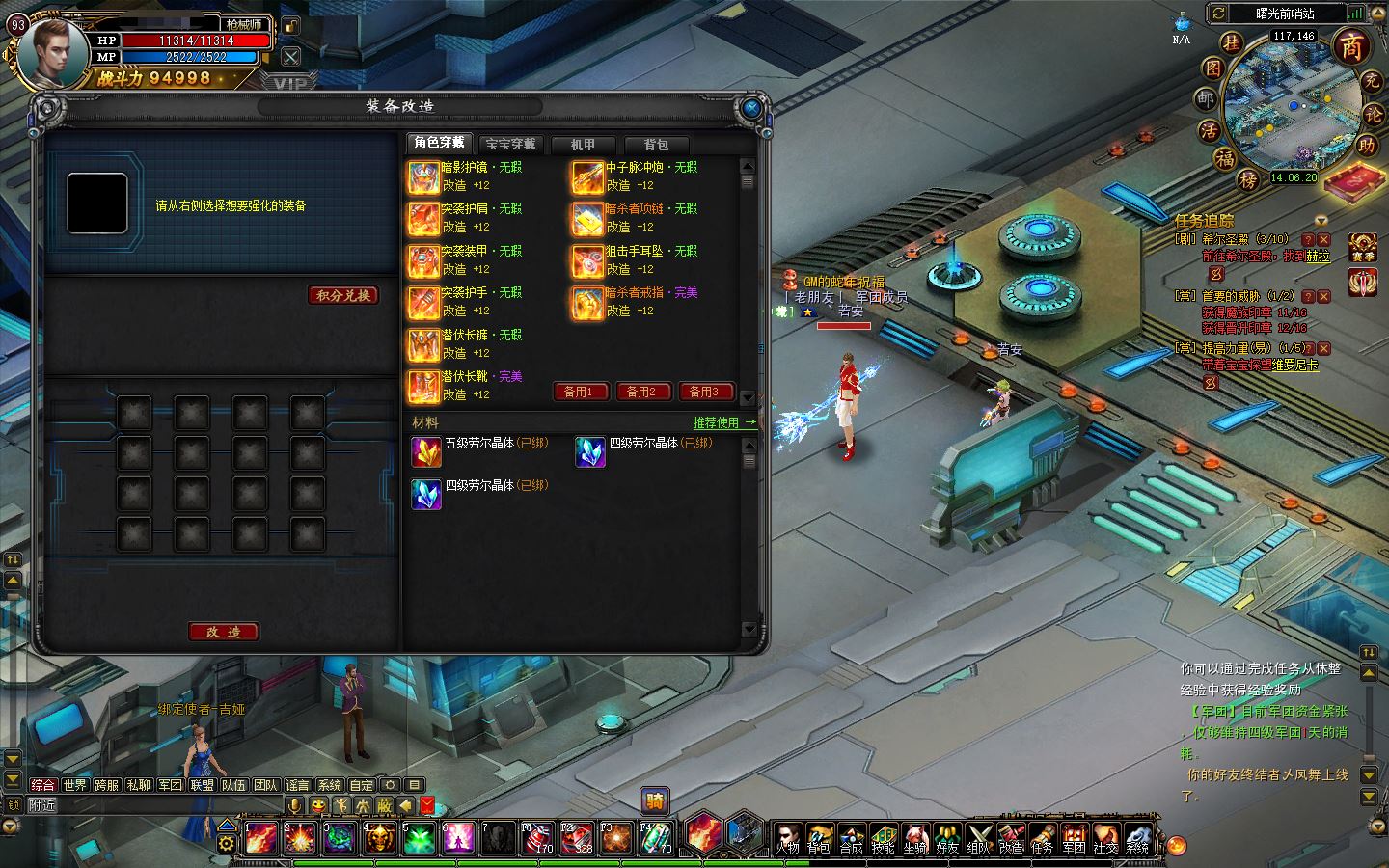Open the 邮 mail icon
Image resolution: width=1389 pixels, height=868 pixels.
1206,99
